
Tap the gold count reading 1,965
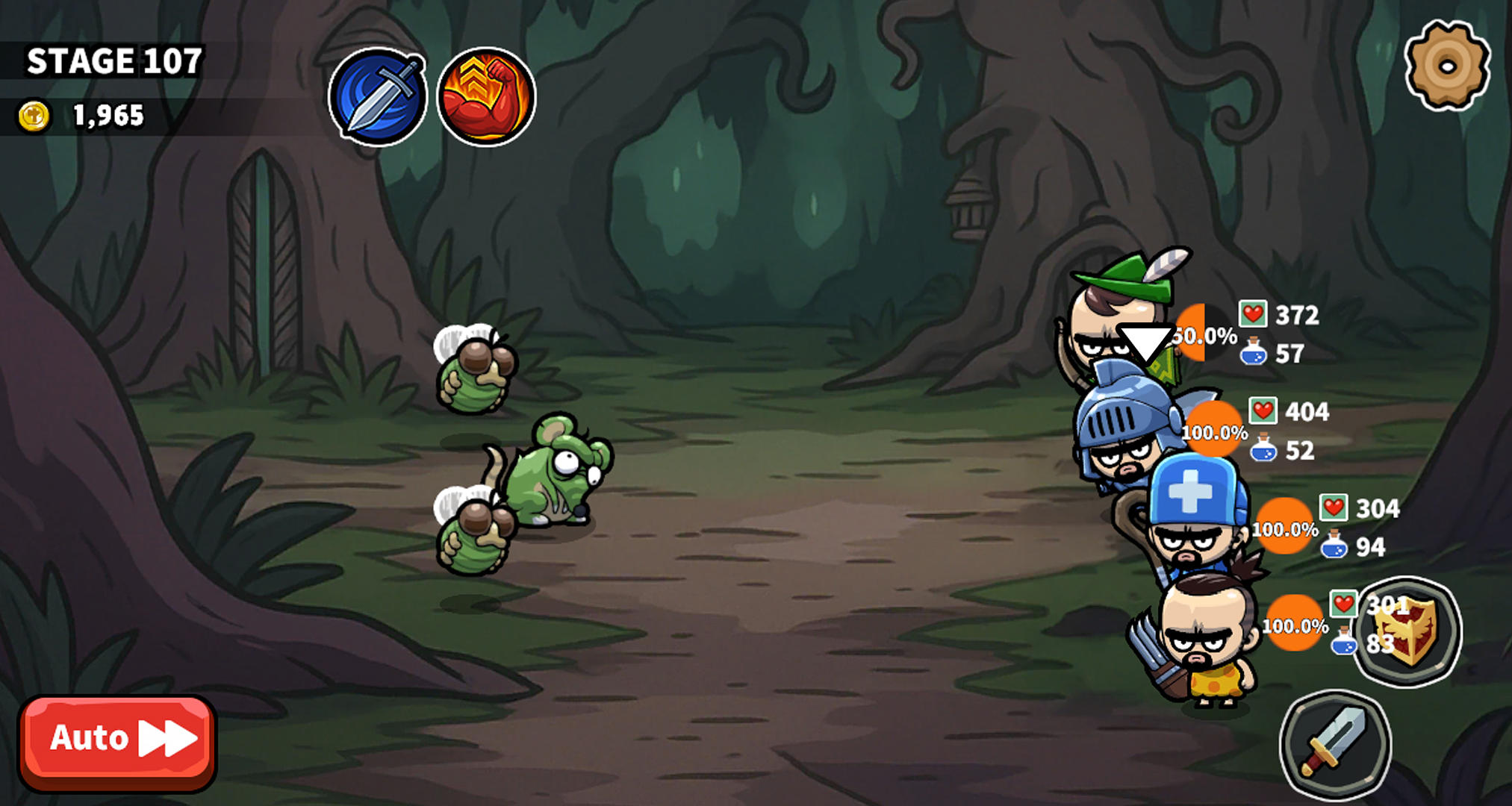click(x=107, y=113)
